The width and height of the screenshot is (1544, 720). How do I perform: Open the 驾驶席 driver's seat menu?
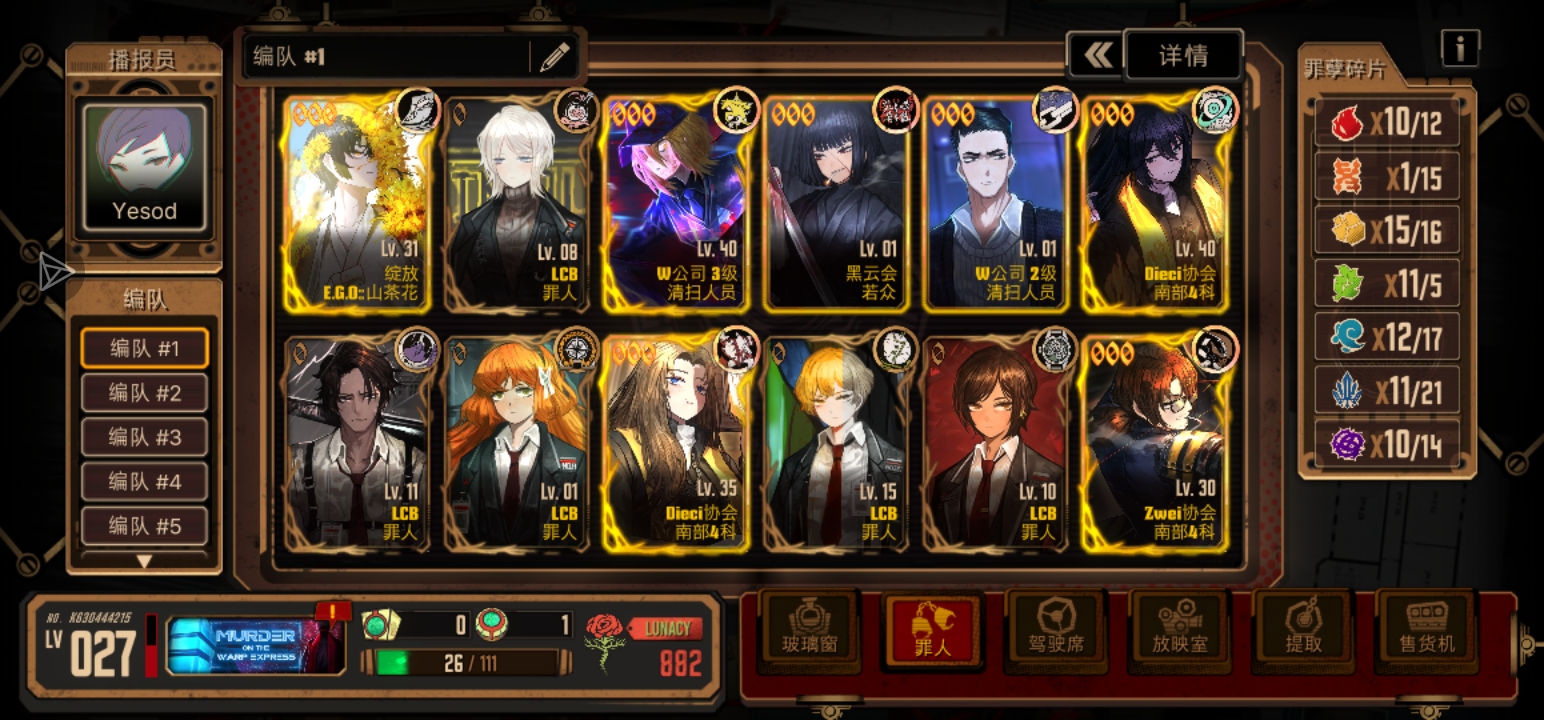tap(1057, 630)
